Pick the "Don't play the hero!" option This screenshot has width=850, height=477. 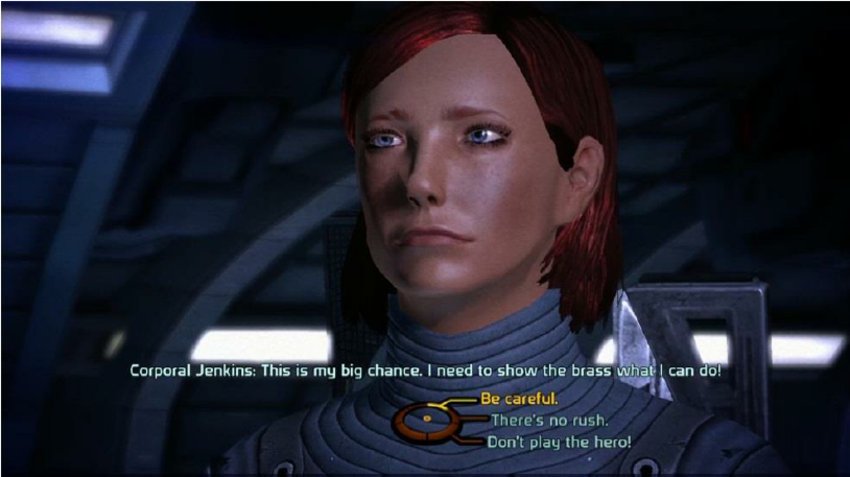click(x=559, y=441)
